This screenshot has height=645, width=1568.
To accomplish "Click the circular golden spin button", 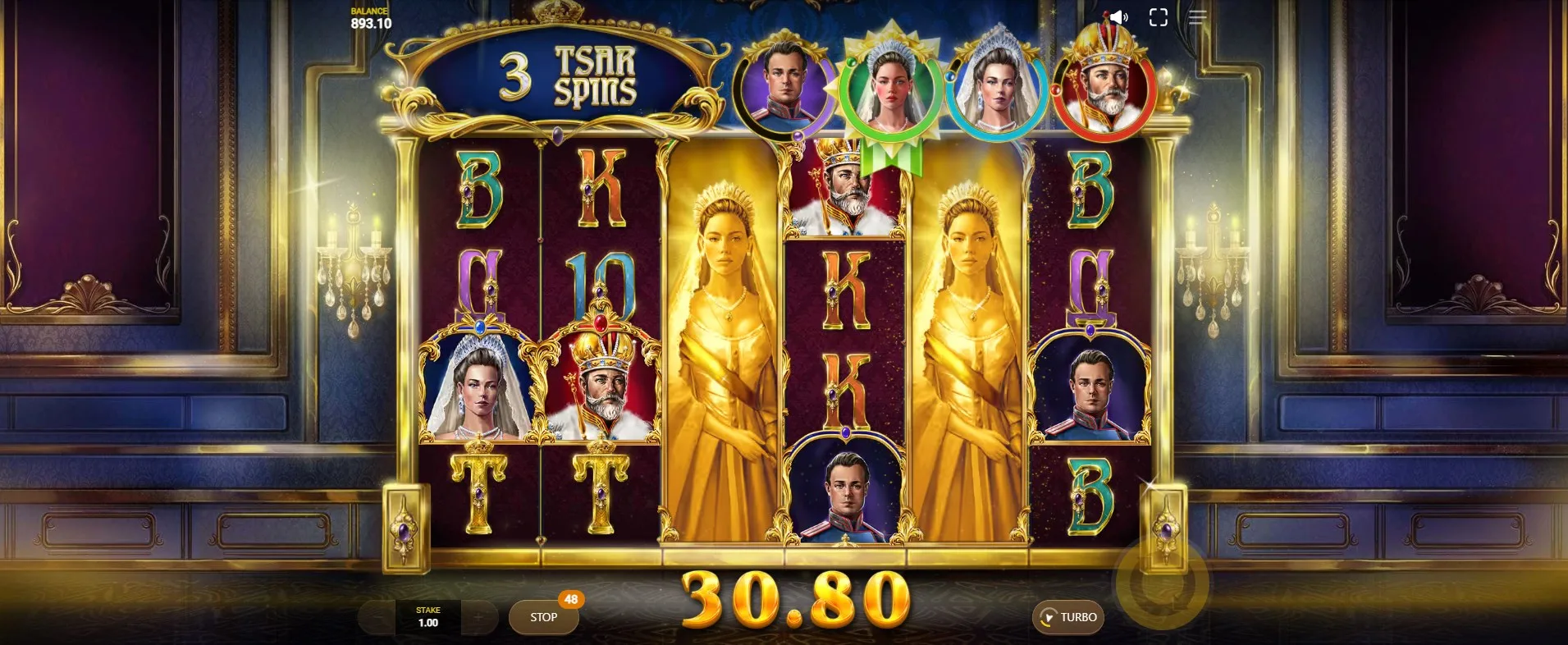I will click(1161, 583).
